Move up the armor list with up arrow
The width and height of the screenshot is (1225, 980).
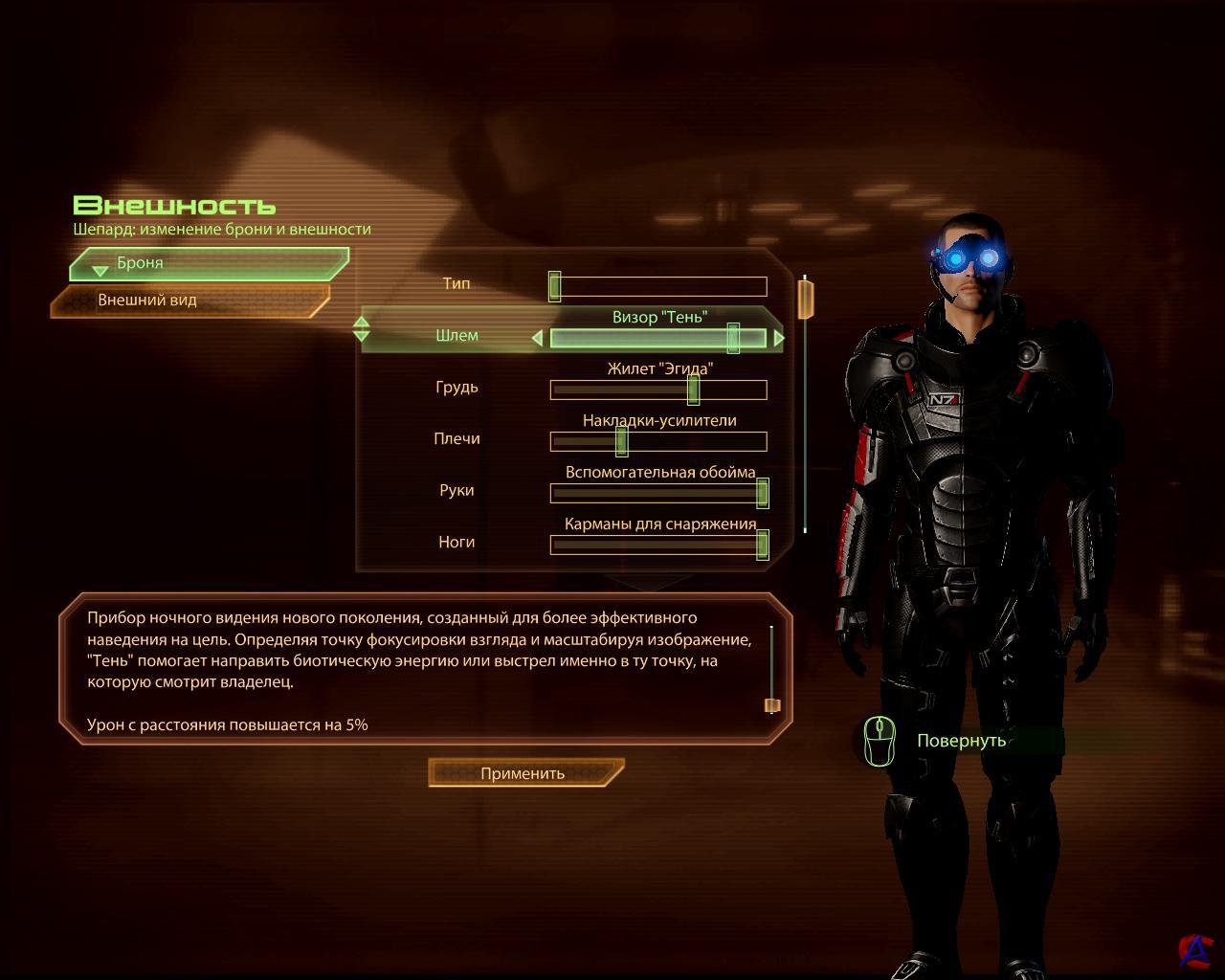coord(361,323)
